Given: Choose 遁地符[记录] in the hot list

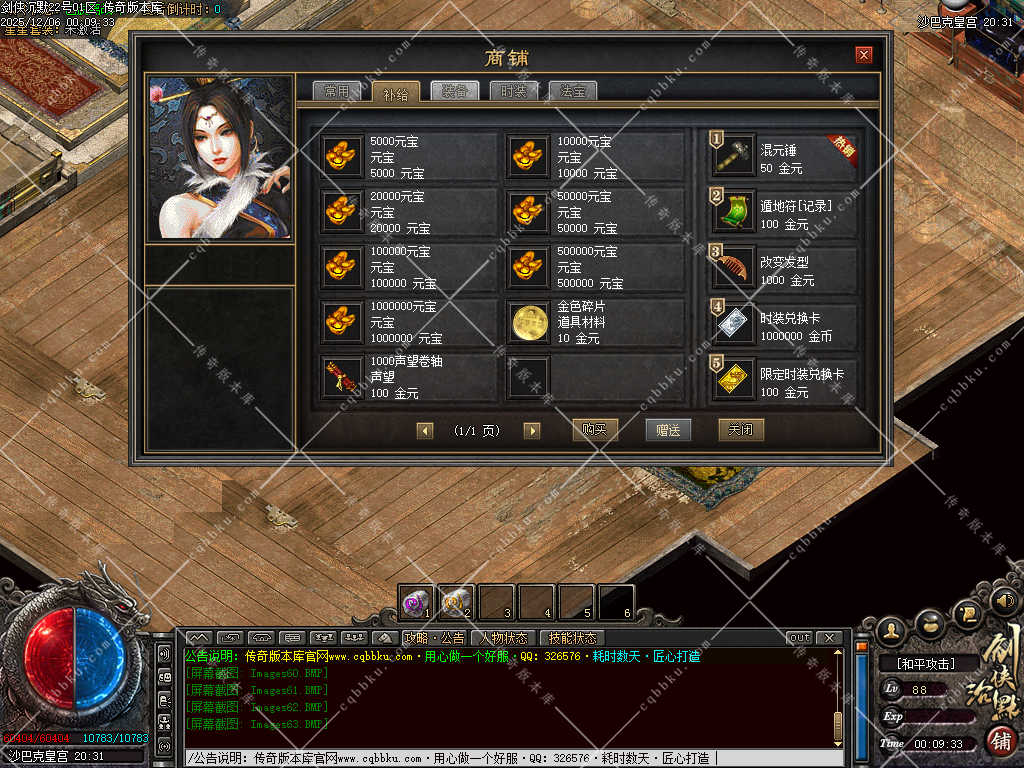Looking at the screenshot, I should 784,212.
